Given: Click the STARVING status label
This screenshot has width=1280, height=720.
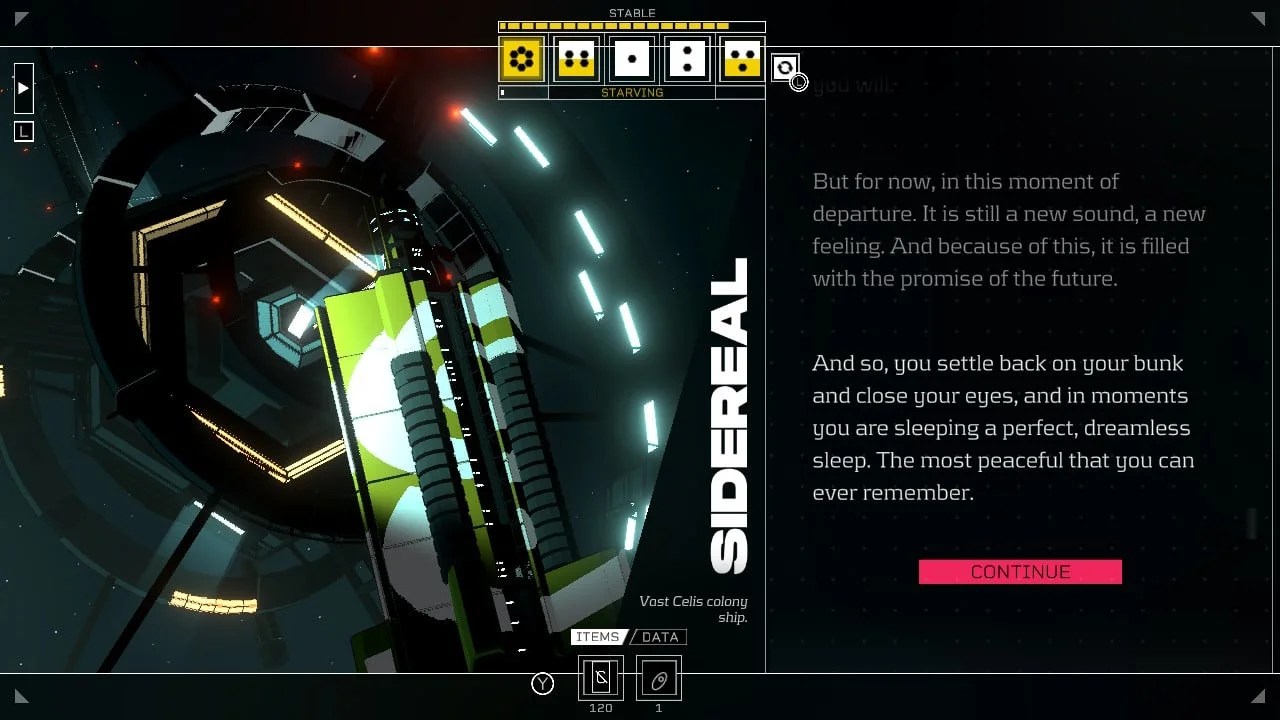Looking at the screenshot, I should [x=632, y=92].
